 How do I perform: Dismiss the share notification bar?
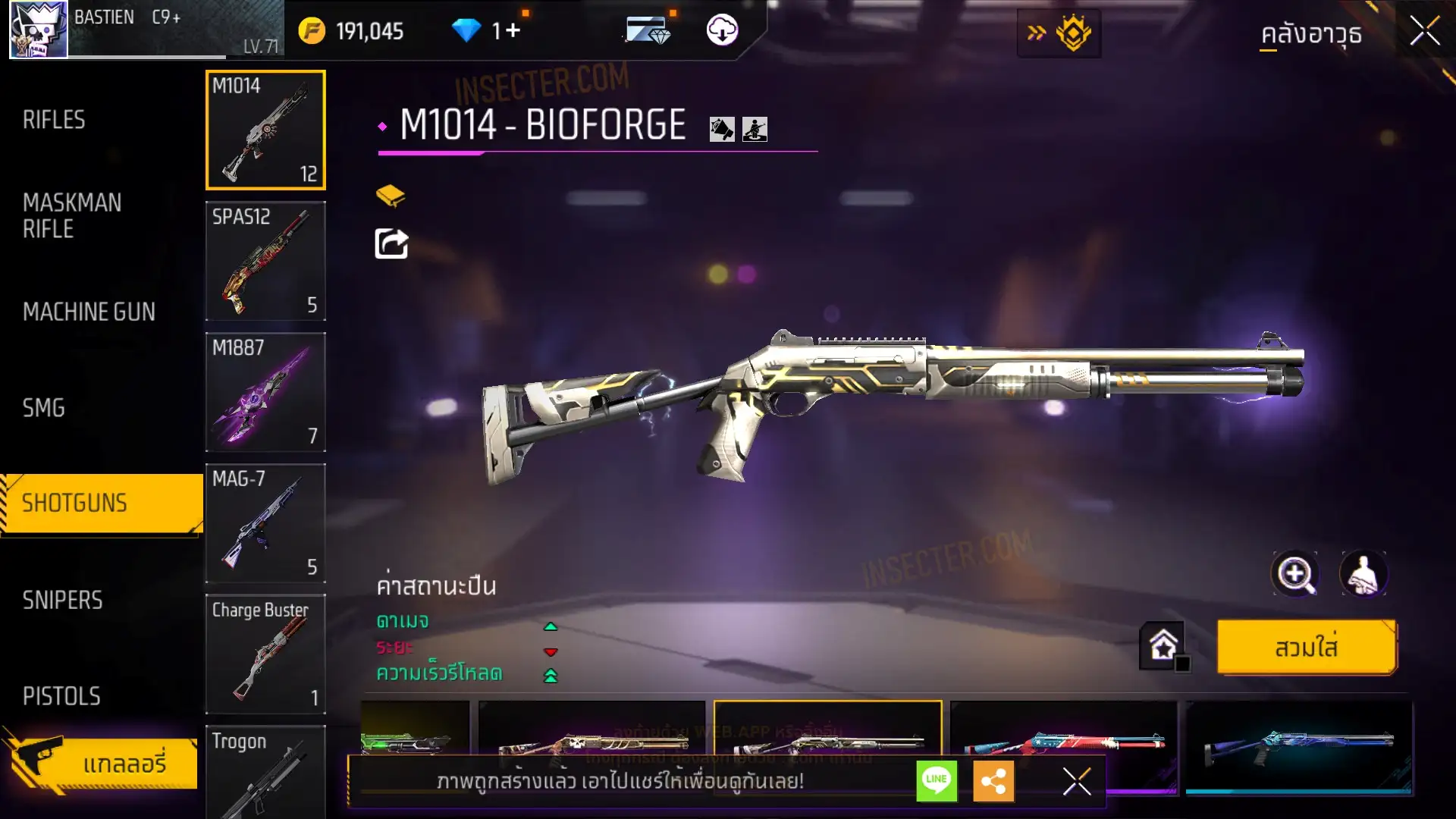point(1076,780)
